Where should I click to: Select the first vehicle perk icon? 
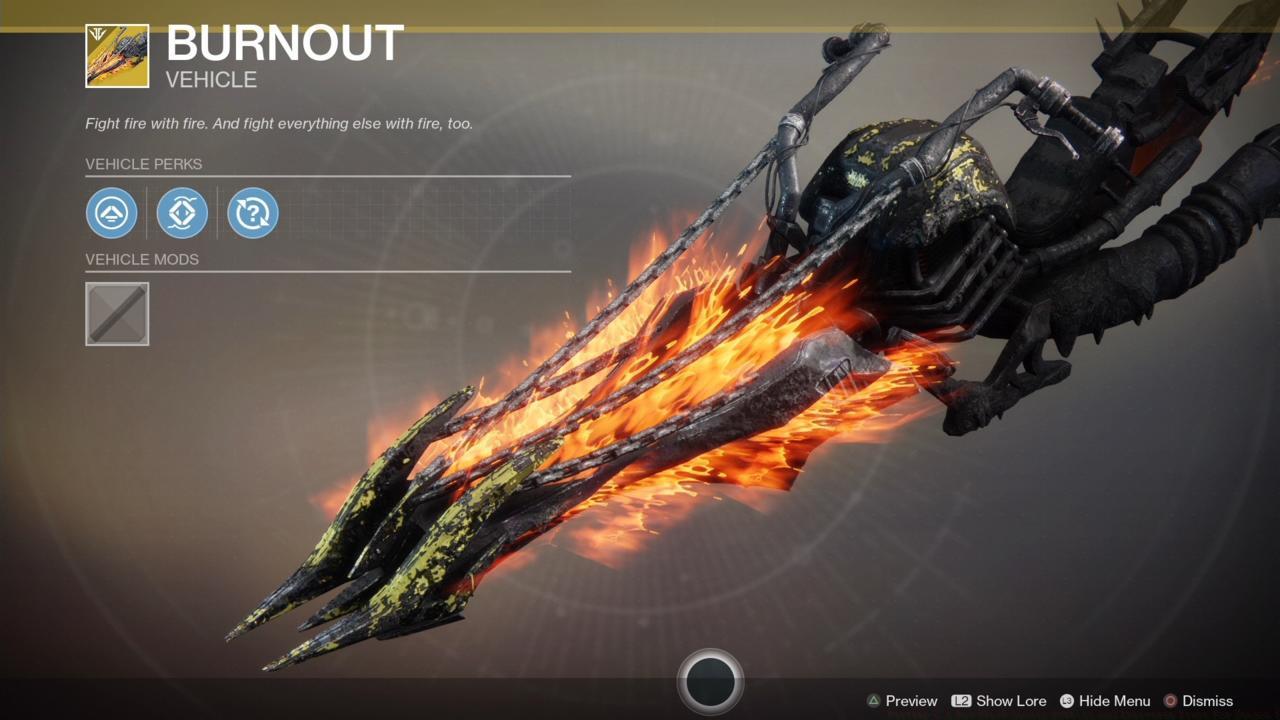coord(112,212)
